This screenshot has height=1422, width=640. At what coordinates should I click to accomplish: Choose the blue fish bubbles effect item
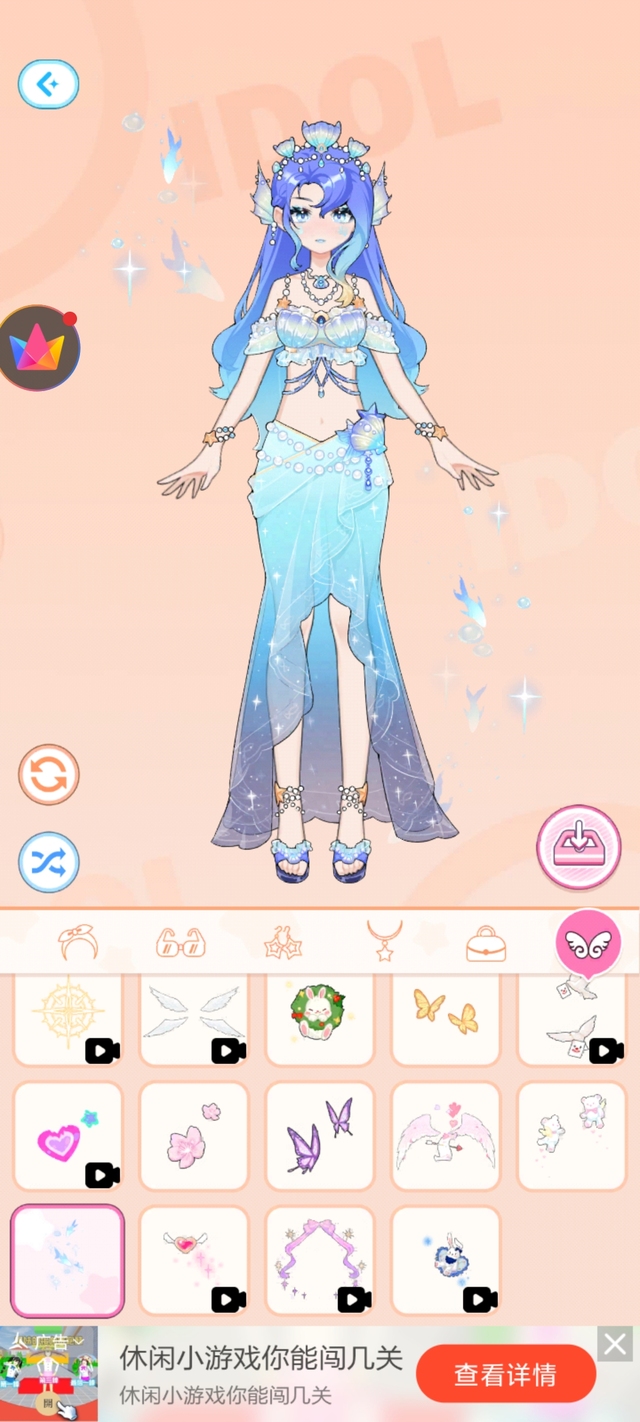(x=68, y=1260)
